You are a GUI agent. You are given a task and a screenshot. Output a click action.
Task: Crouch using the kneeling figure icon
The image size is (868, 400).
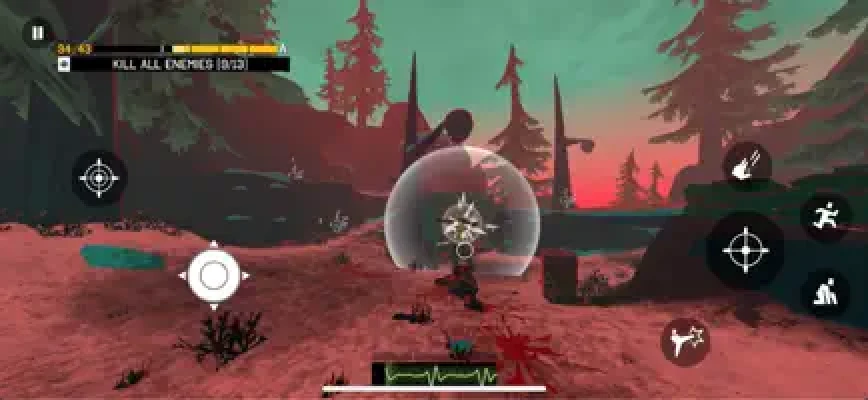[x=826, y=294]
